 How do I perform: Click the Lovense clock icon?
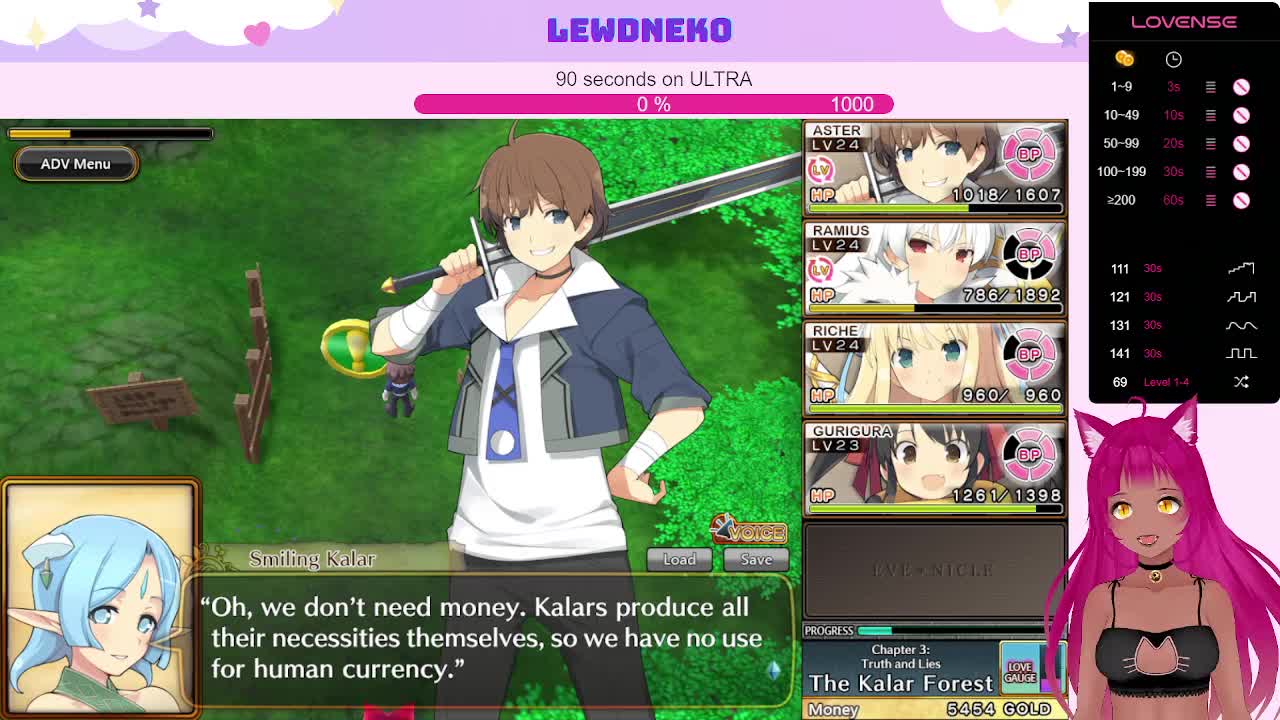[1173, 59]
